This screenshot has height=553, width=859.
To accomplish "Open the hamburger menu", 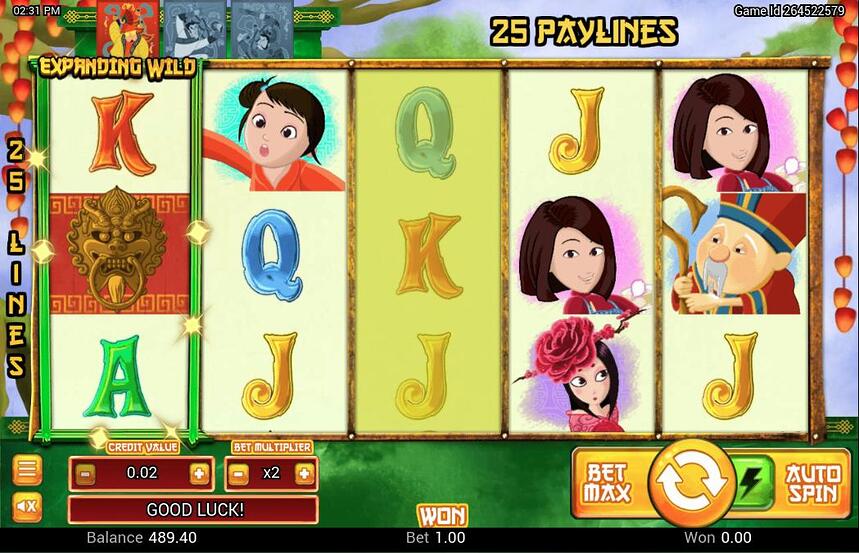I will [x=27, y=469].
